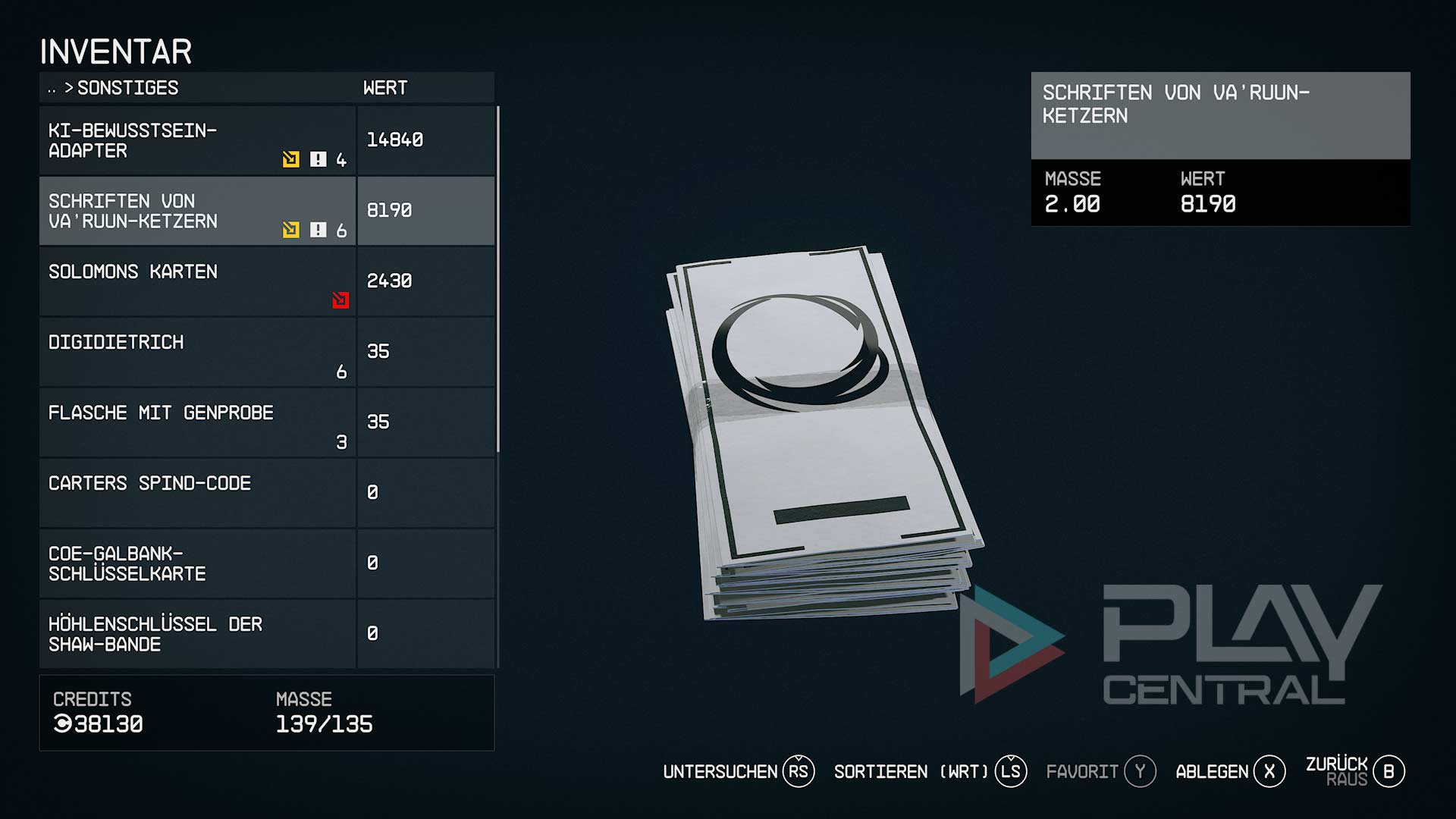Leave the inventory with Zurück

click(x=1354, y=770)
